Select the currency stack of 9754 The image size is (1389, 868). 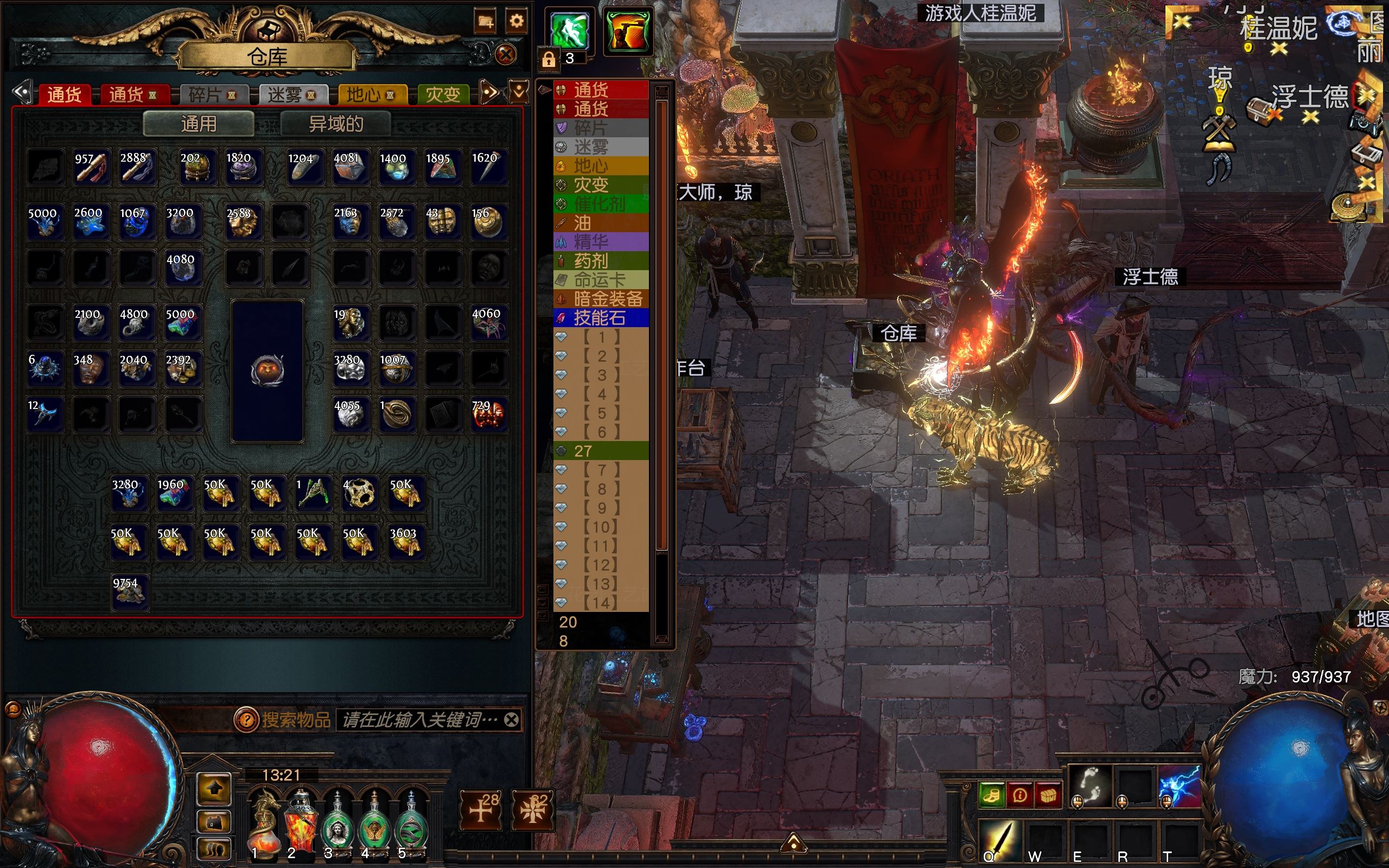[130, 592]
